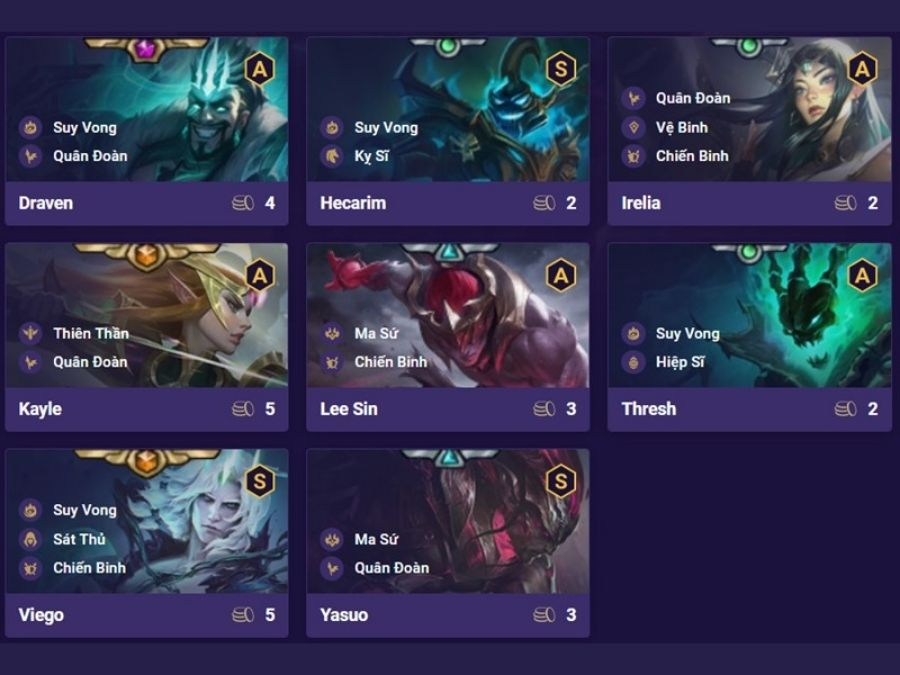The image size is (900, 675).
Task: Click Draven's Suy Vong trait
Action: point(84,127)
